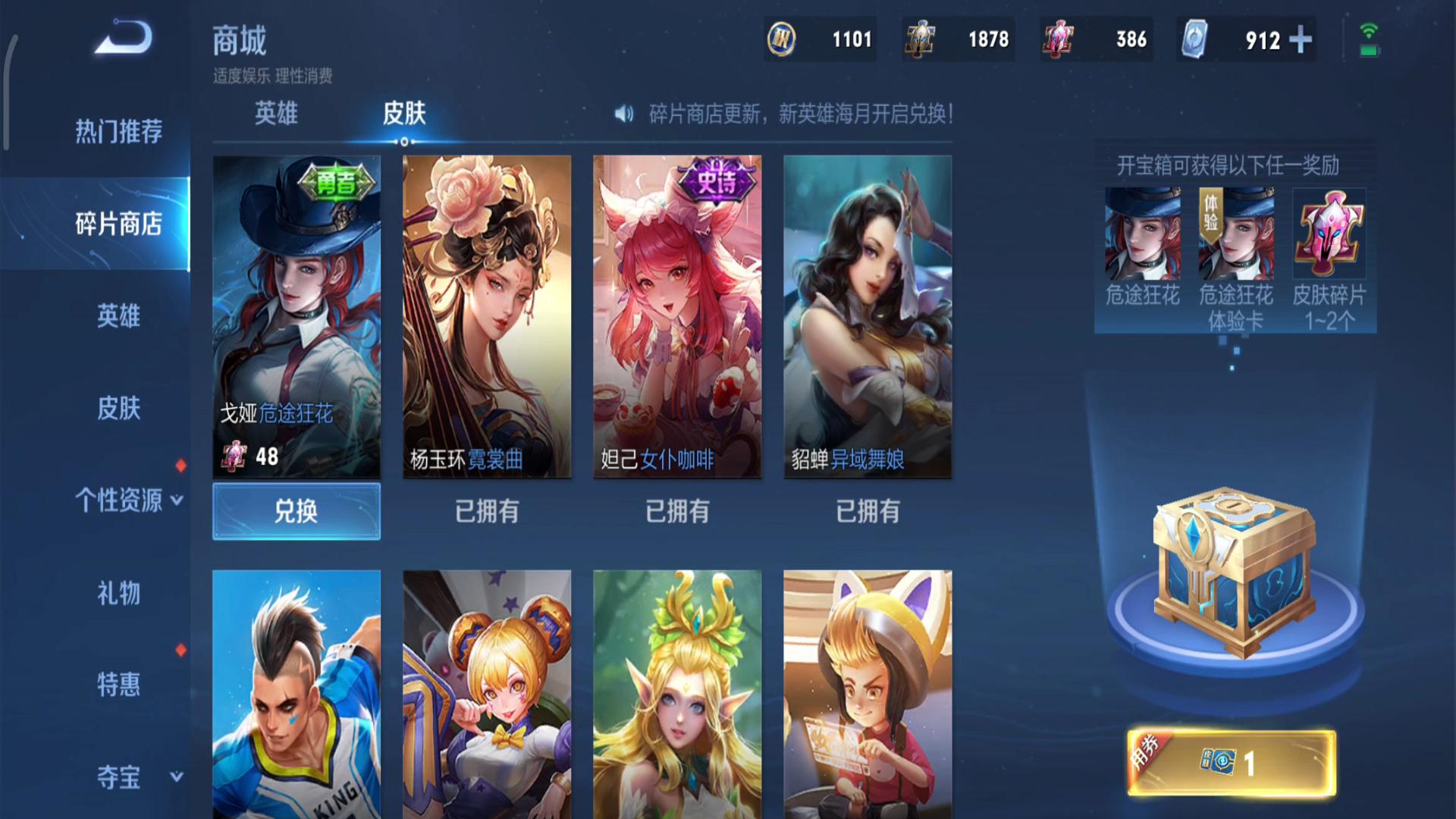
Task: Mute the announcement speaker icon
Action: tap(623, 115)
